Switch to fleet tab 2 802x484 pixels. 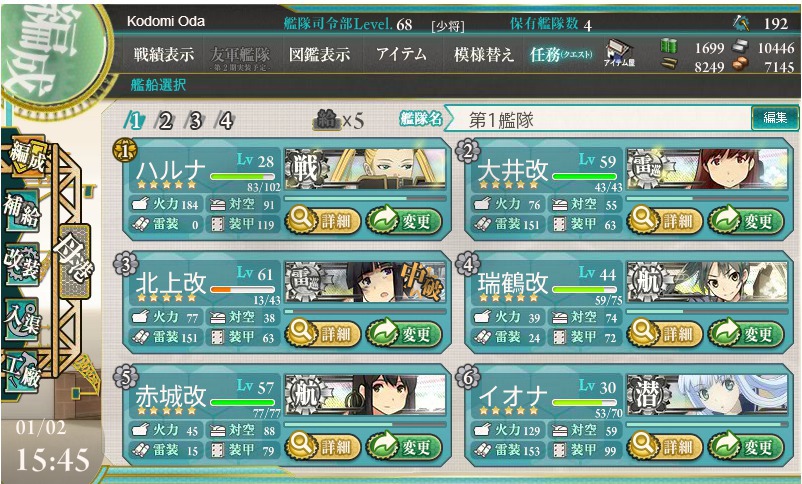pos(165,121)
